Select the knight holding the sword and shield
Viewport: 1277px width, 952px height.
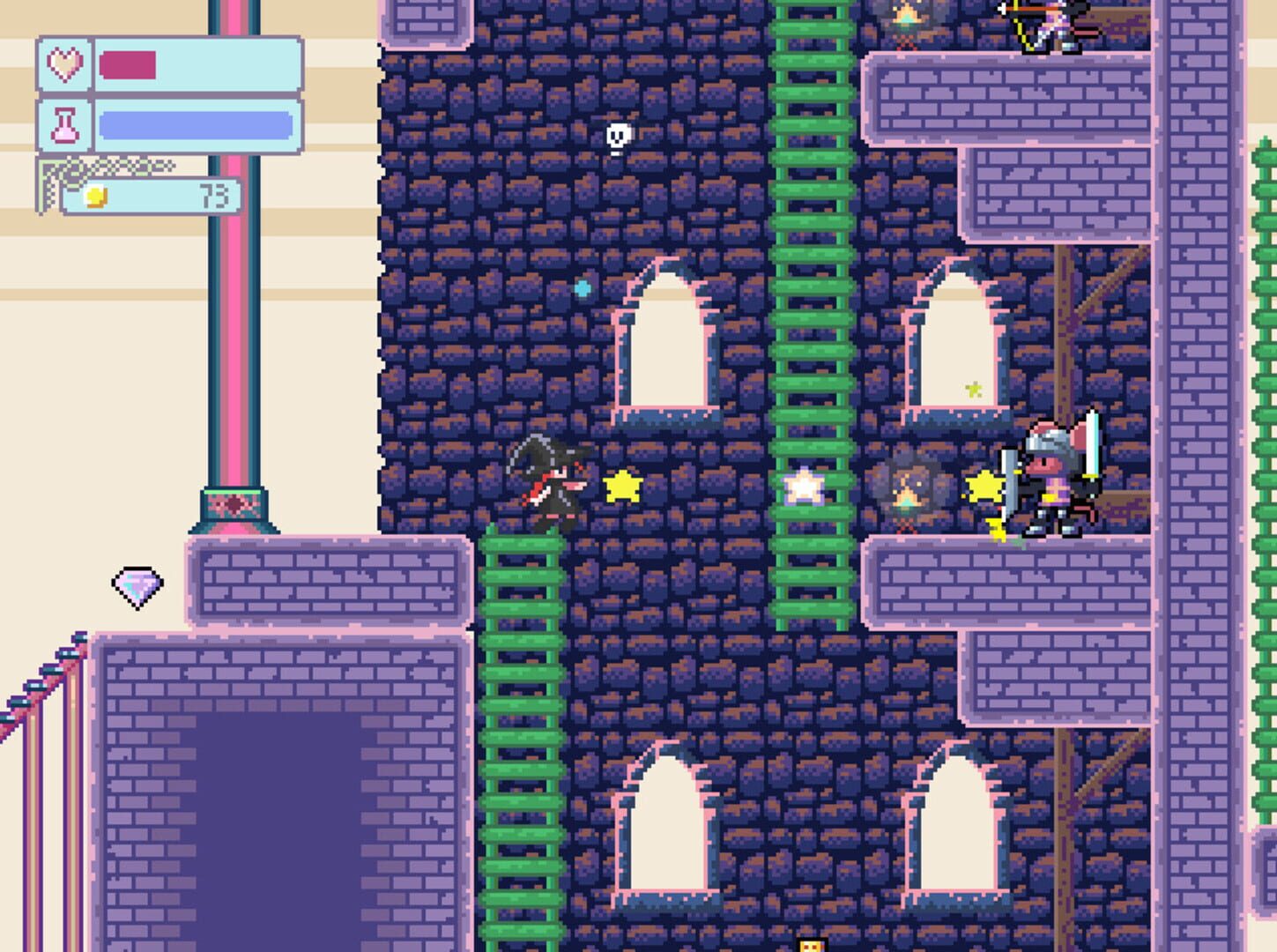point(1049,474)
